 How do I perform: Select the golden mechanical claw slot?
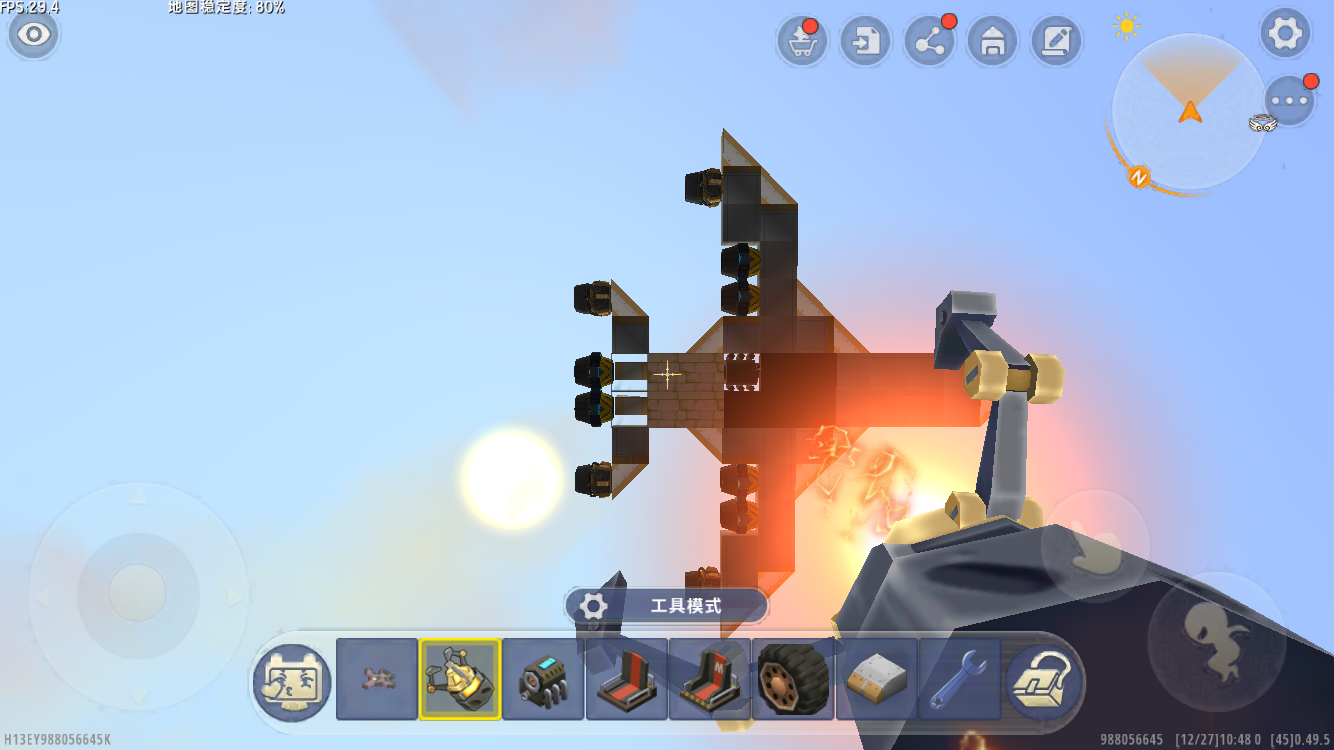click(460, 679)
